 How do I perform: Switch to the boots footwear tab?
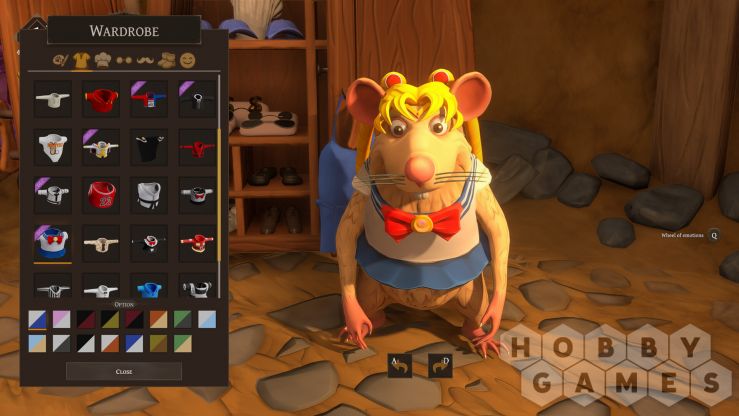[167, 61]
